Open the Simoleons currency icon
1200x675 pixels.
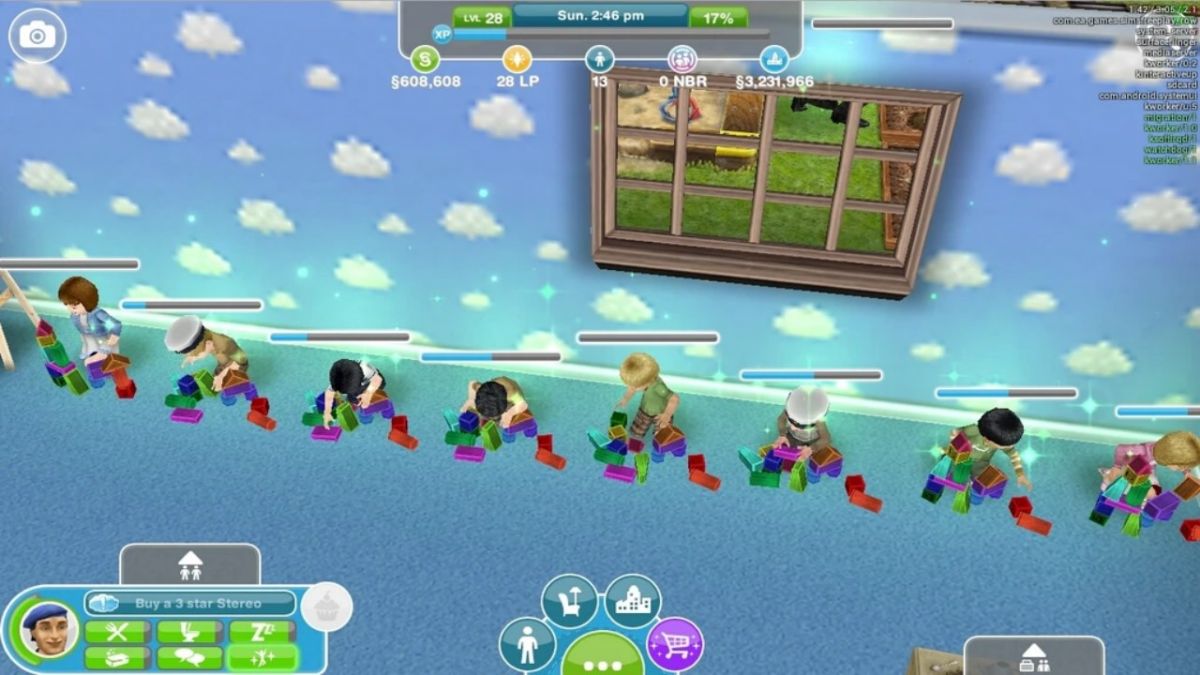[x=425, y=58]
